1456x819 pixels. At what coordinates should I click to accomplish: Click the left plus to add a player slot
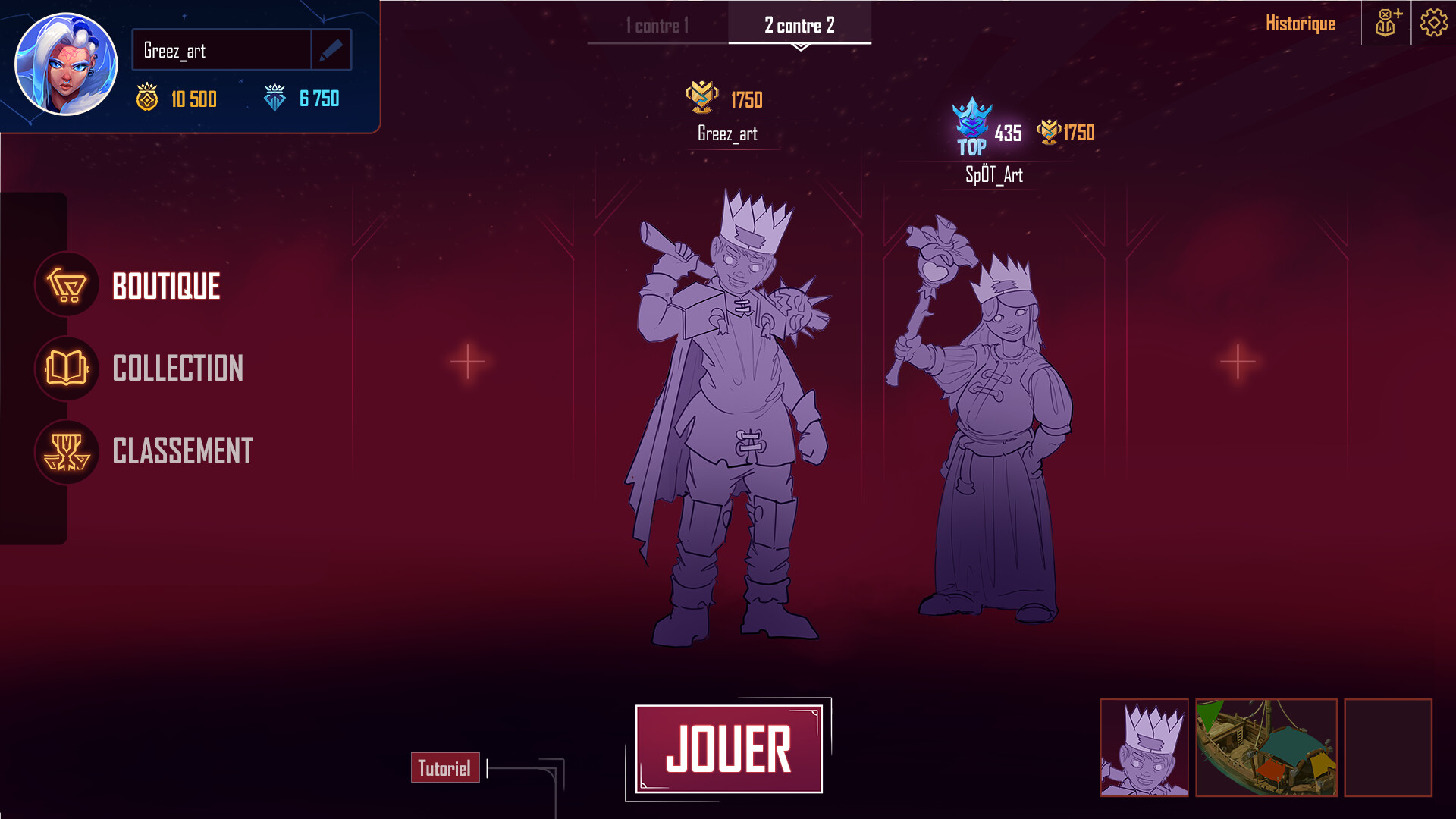click(x=468, y=362)
